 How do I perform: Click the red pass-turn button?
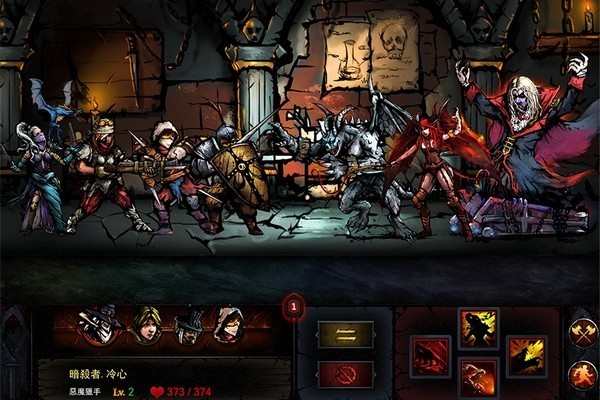345,374
